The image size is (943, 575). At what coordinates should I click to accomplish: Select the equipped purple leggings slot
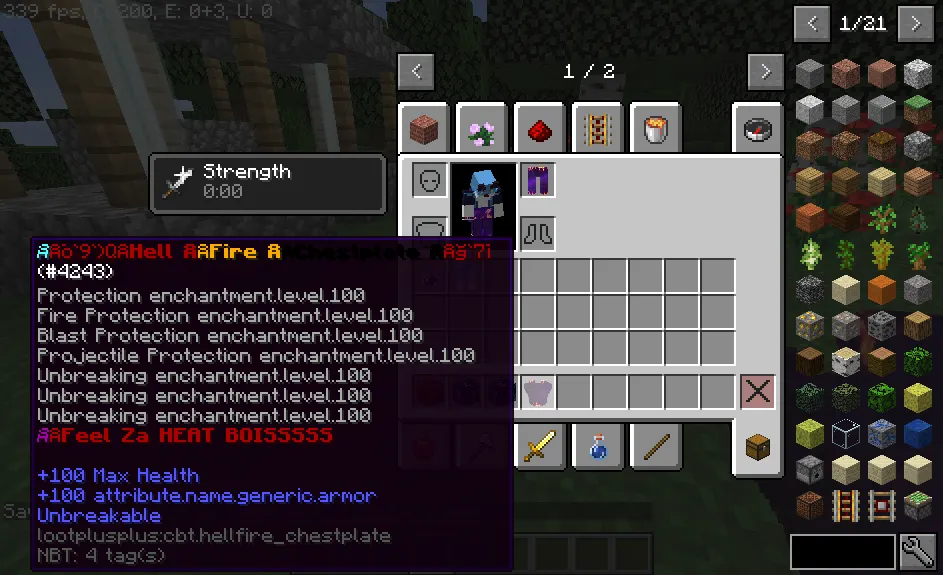click(538, 181)
